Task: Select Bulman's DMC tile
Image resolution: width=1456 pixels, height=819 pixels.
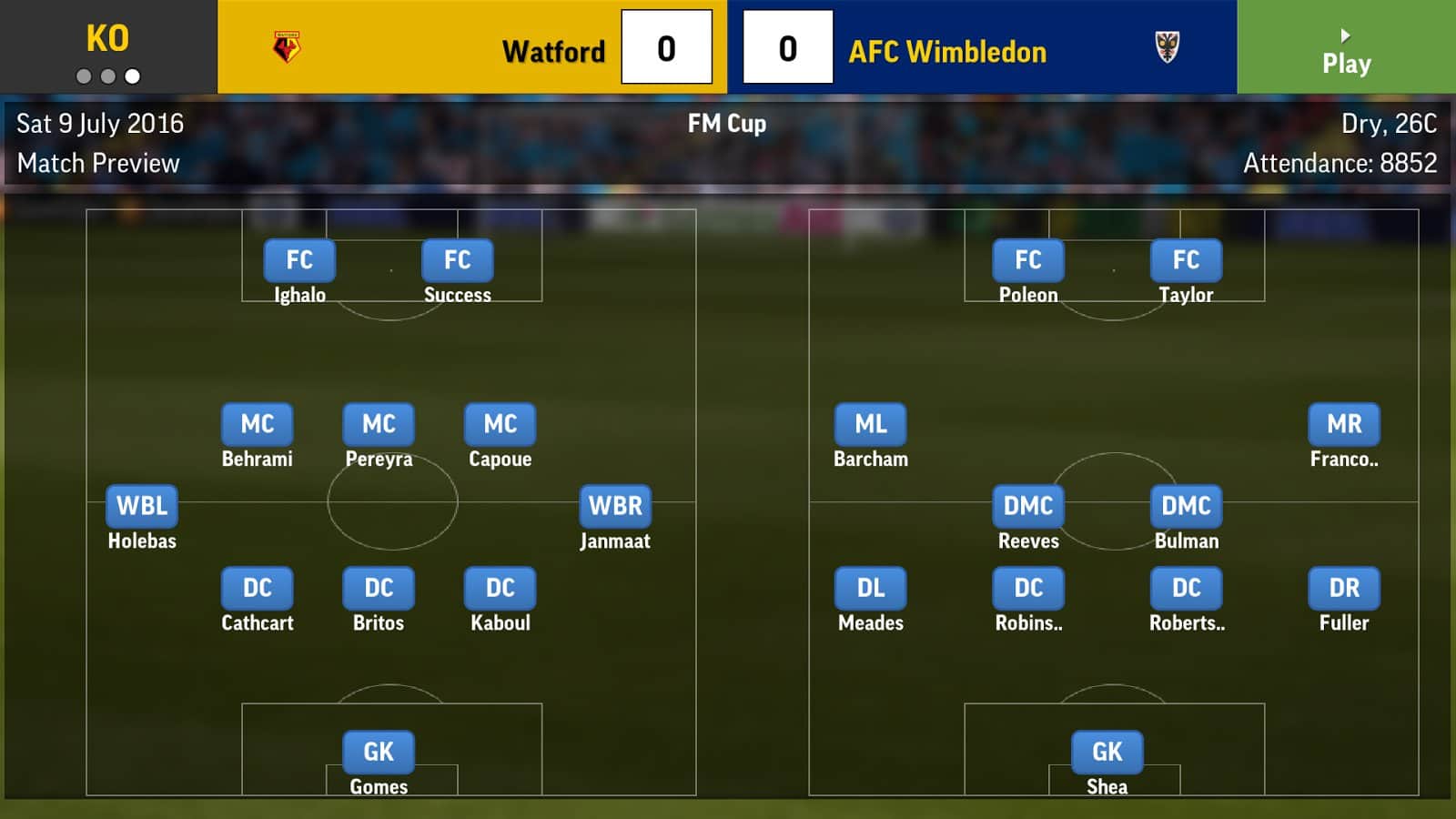Action: coord(1186,506)
